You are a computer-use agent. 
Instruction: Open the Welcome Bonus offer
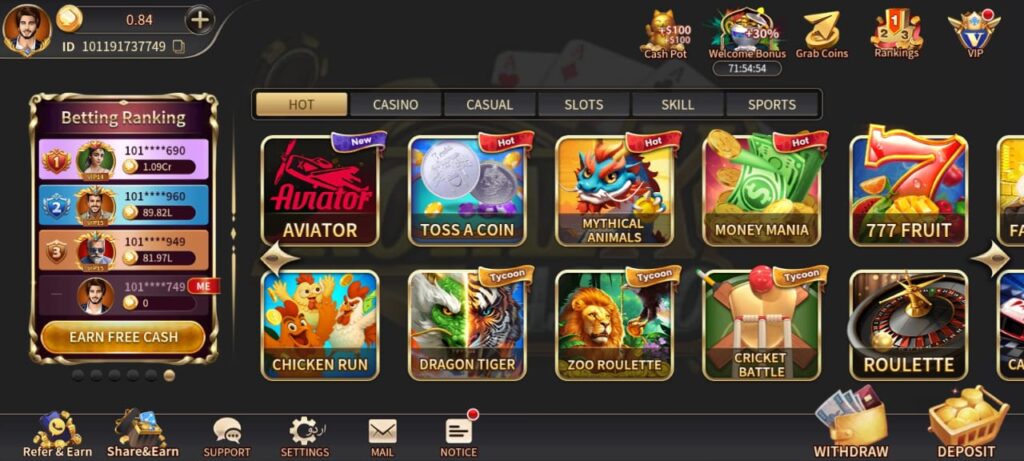click(747, 34)
